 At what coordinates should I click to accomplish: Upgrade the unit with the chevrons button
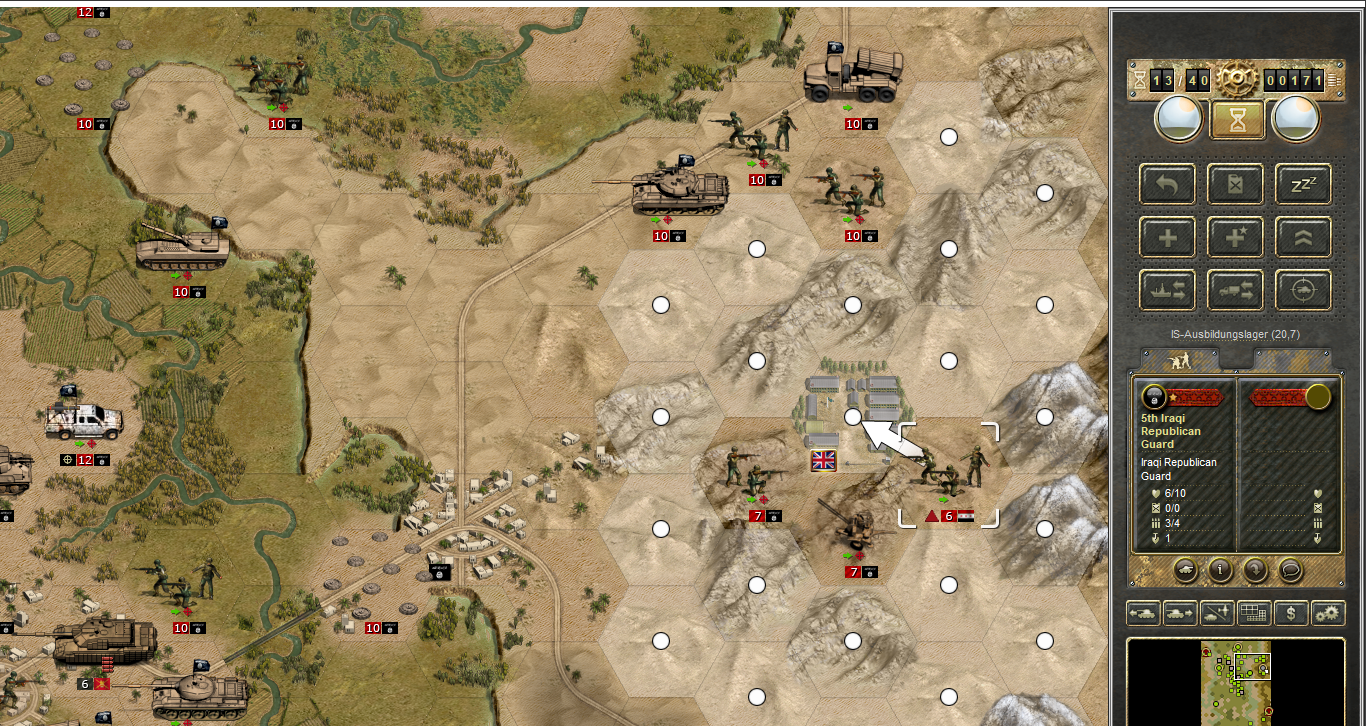point(1303,238)
